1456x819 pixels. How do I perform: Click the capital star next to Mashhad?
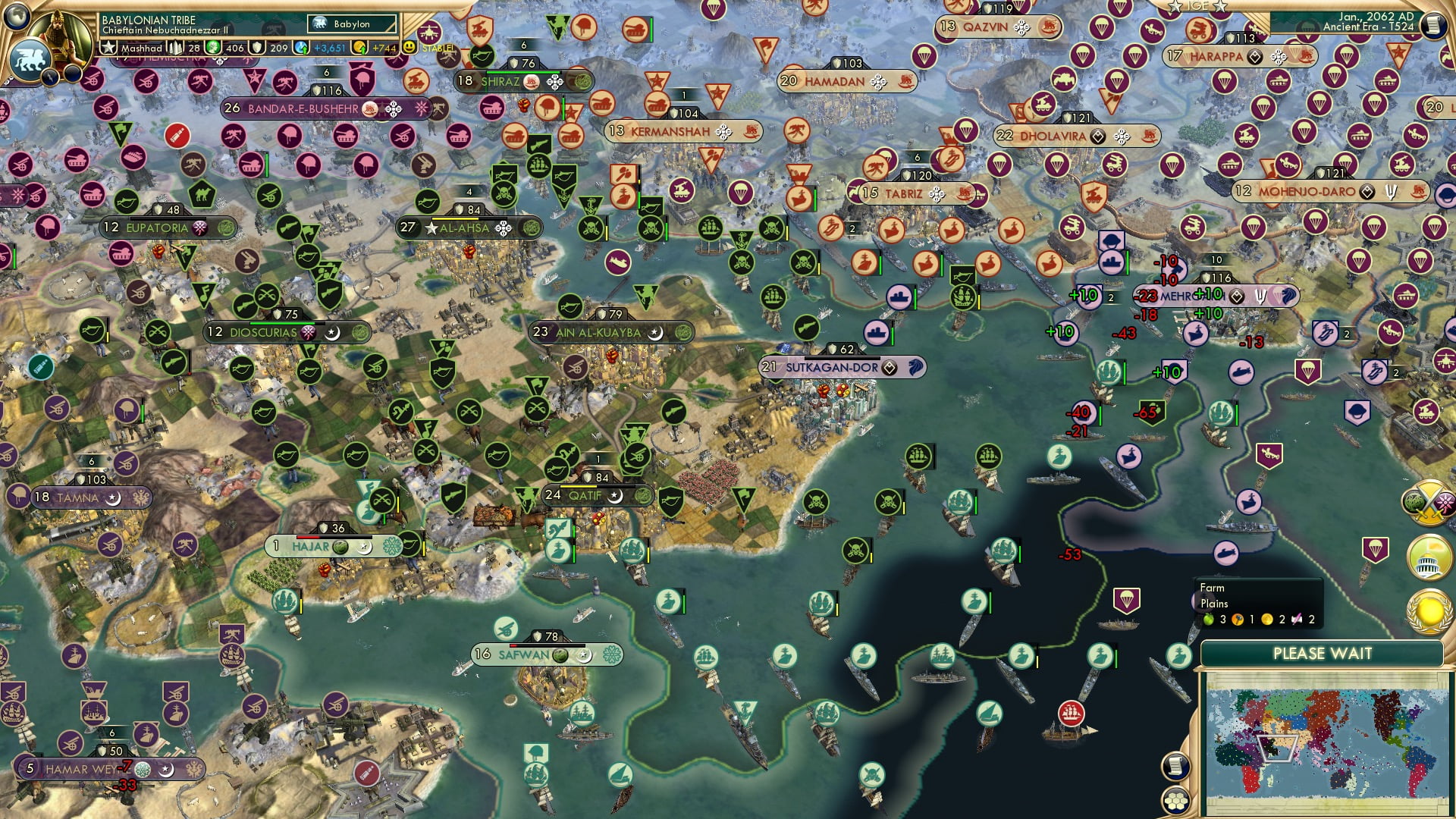pyautogui.click(x=108, y=47)
